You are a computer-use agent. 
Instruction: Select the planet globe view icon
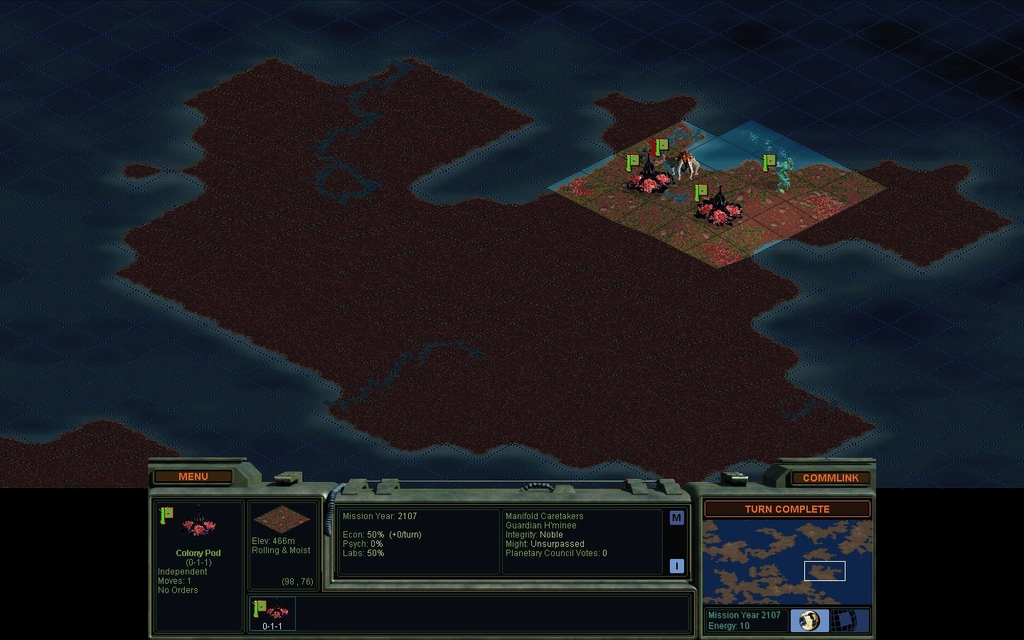click(x=808, y=621)
